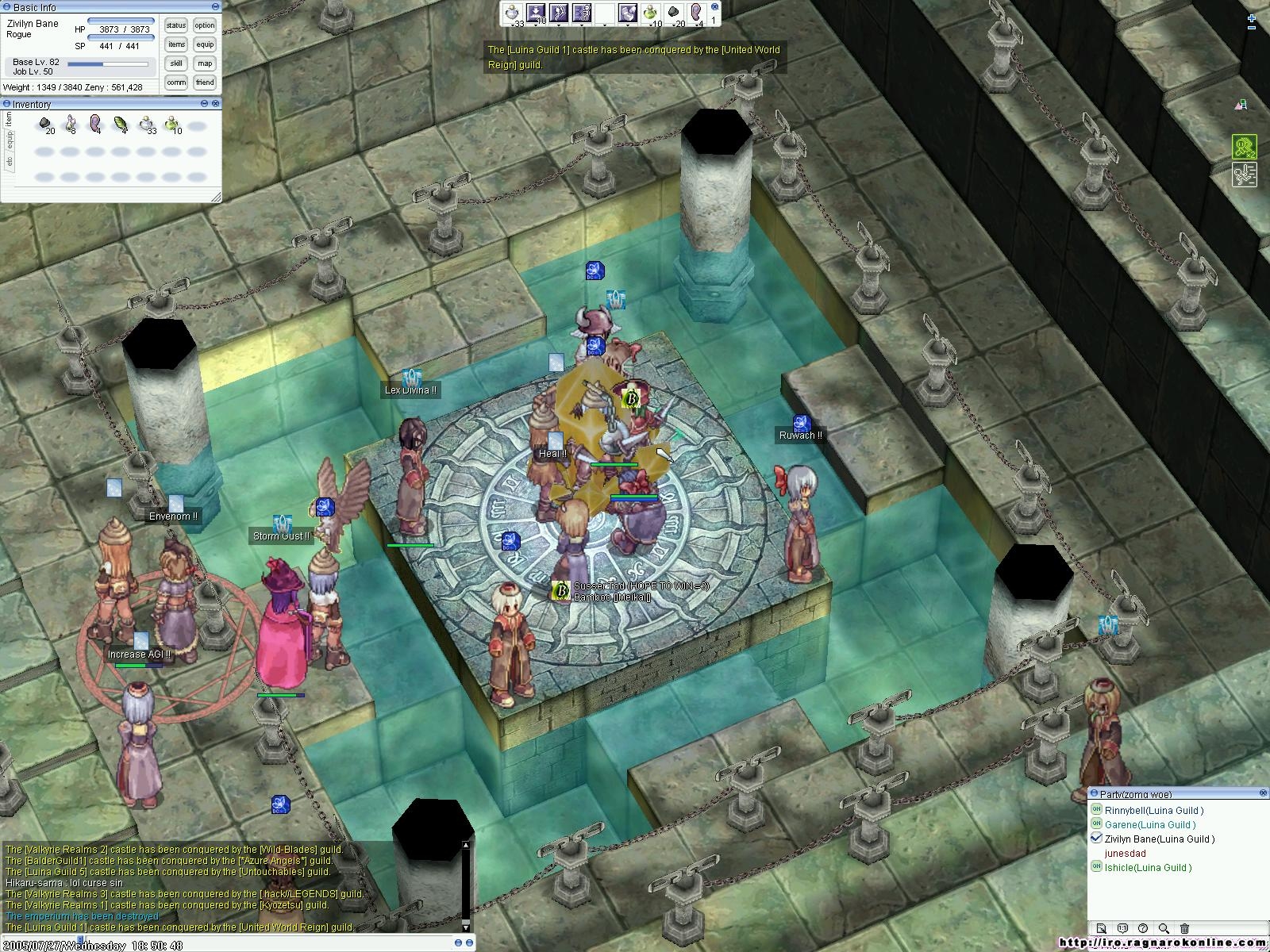Click the skill button in Basic Info
The height and width of the screenshot is (952, 1270).
coord(176,63)
